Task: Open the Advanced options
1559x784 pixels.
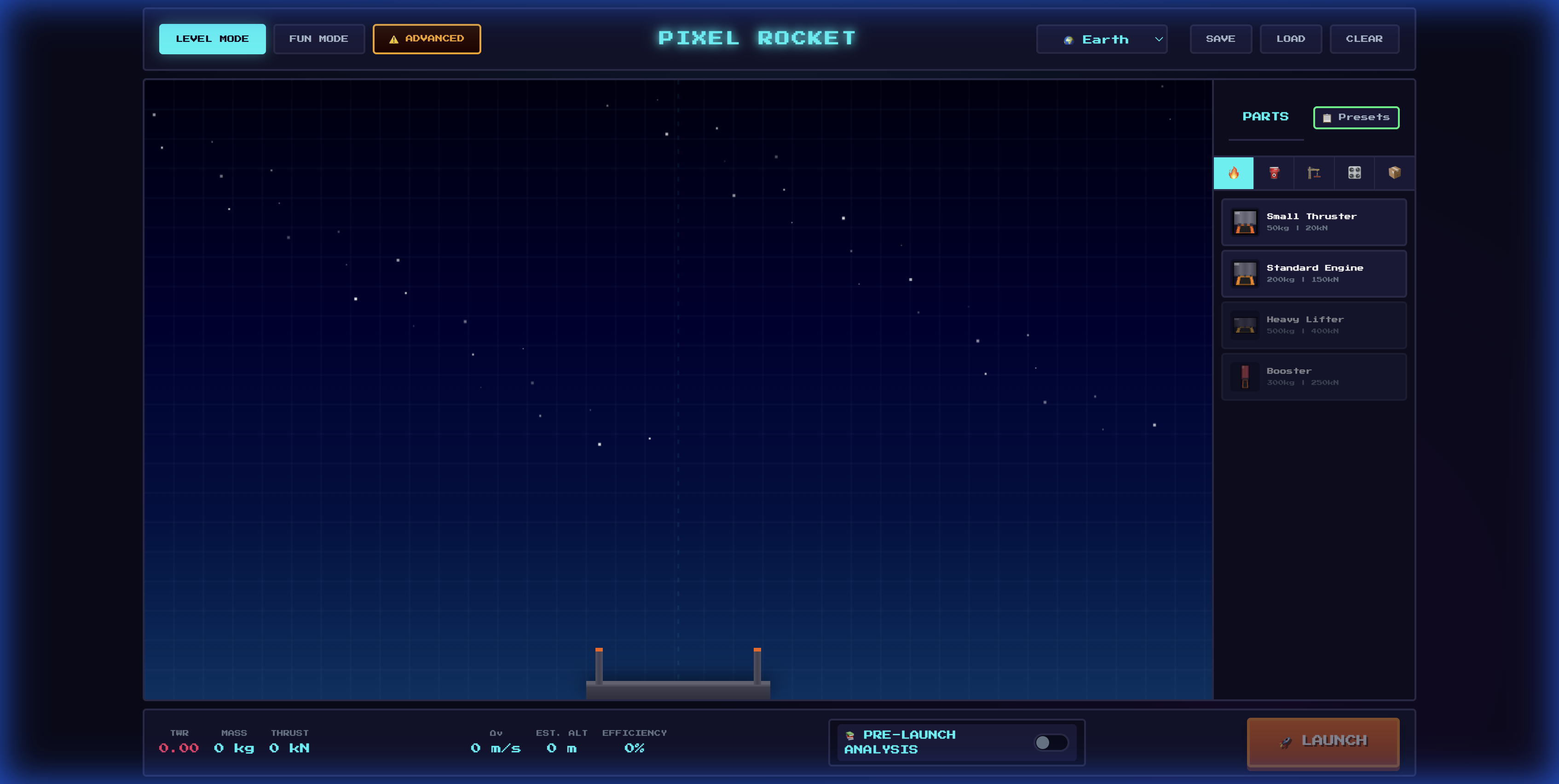Action: (x=427, y=39)
